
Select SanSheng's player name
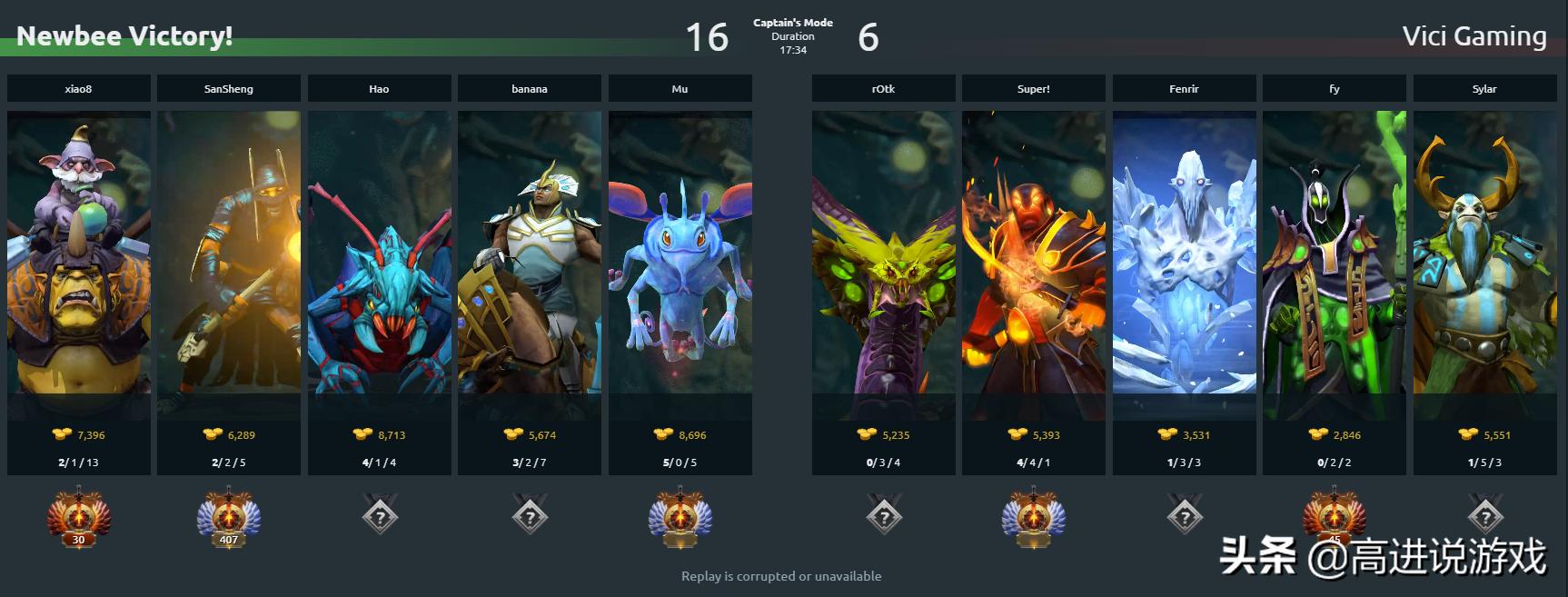tap(229, 89)
